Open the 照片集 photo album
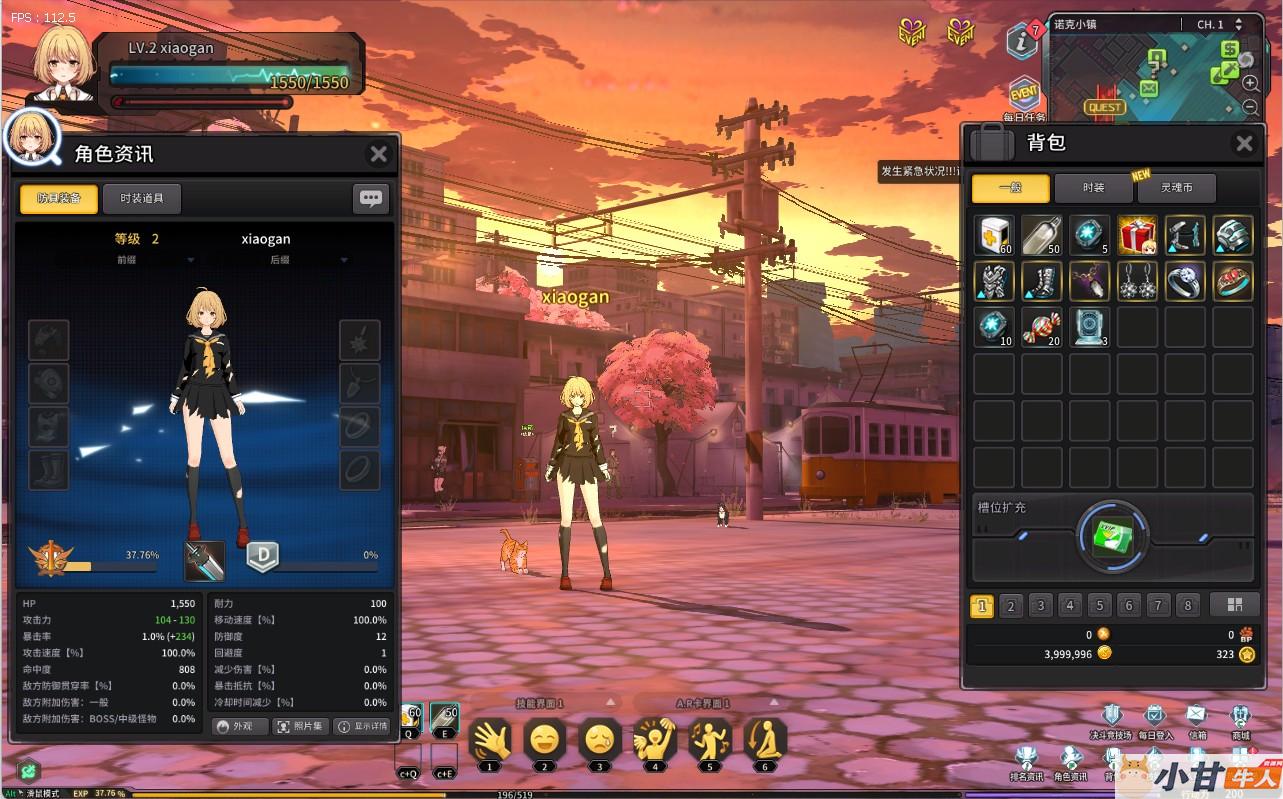Image resolution: width=1283 pixels, height=799 pixels. [x=300, y=727]
